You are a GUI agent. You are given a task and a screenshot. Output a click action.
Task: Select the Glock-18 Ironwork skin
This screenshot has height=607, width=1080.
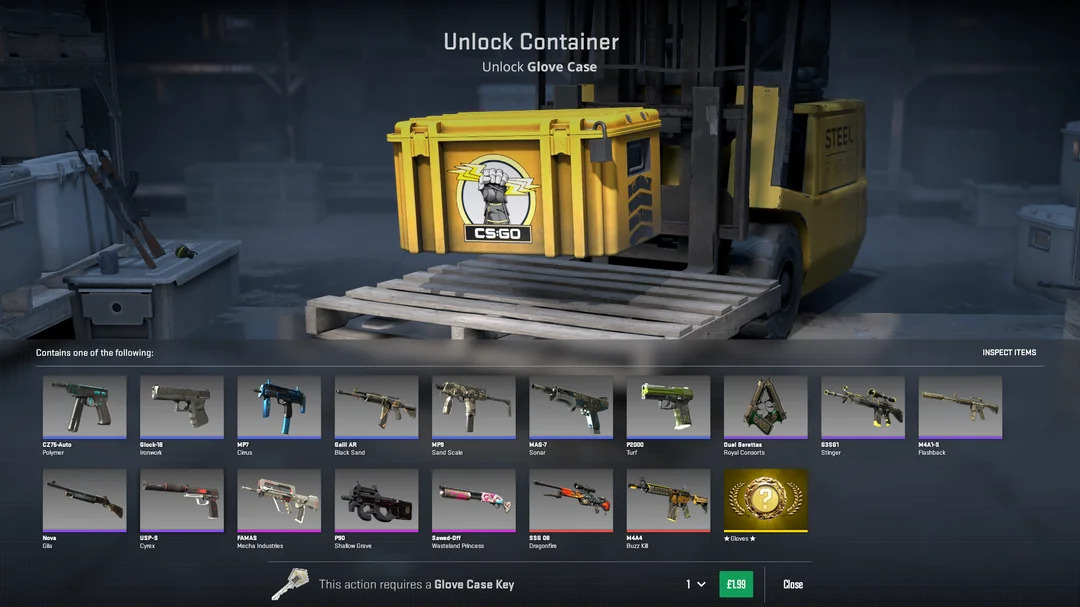(x=182, y=406)
